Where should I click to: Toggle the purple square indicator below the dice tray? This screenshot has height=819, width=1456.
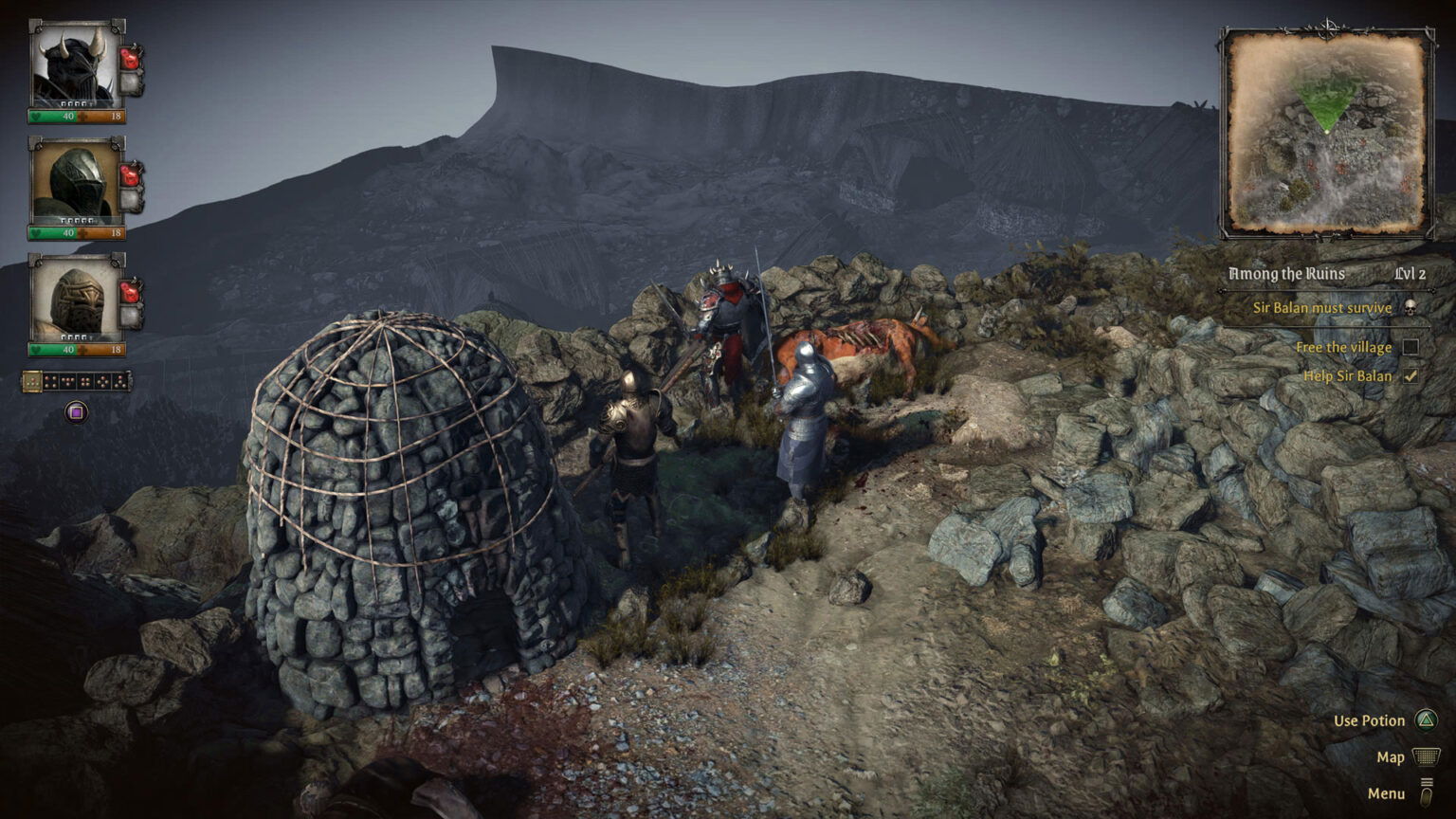(77, 410)
